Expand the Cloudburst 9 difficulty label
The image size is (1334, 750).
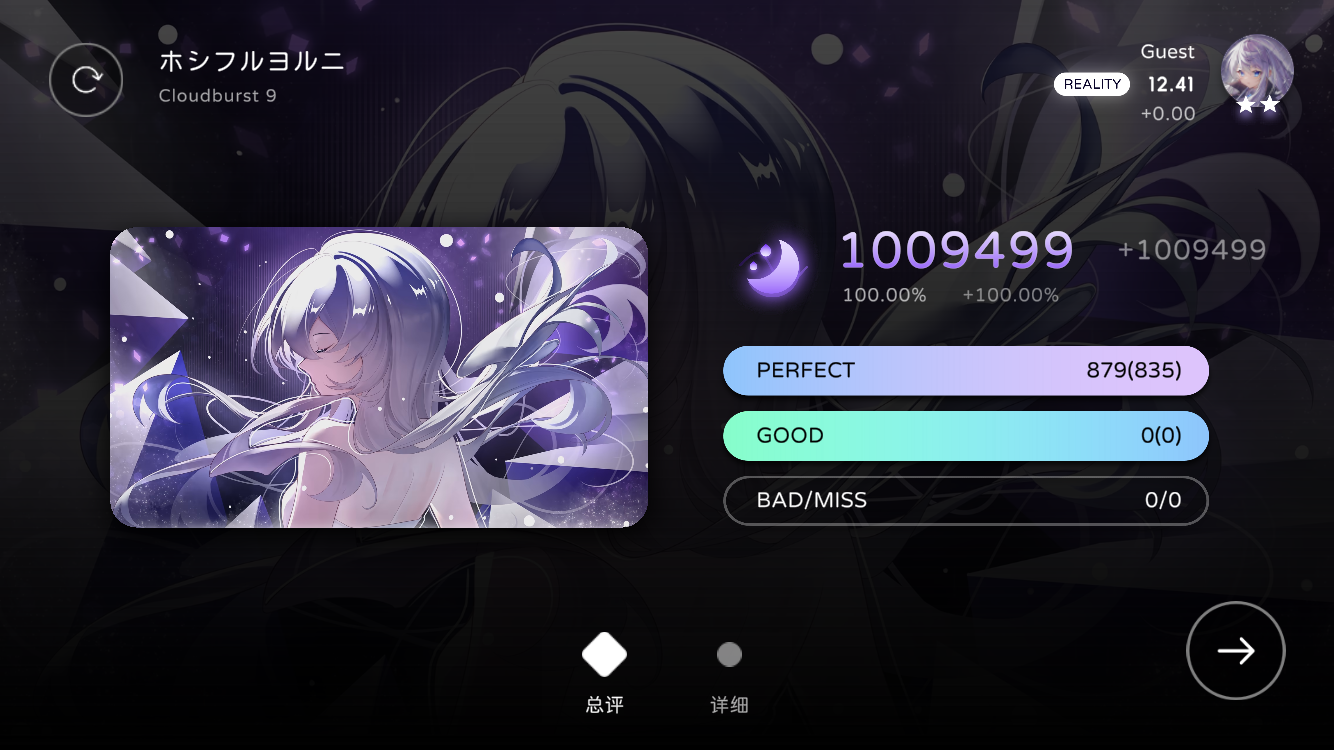coord(217,95)
